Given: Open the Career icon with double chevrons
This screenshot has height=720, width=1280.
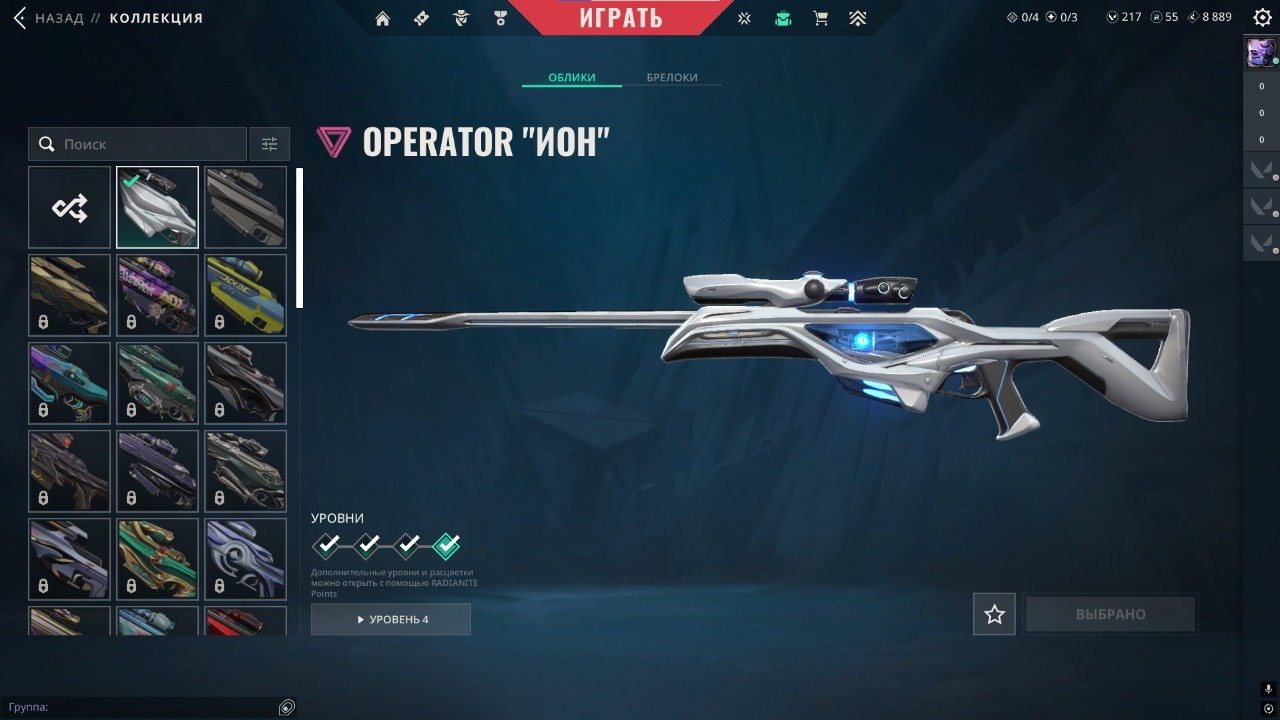Looking at the screenshot, I should (858, 18).
